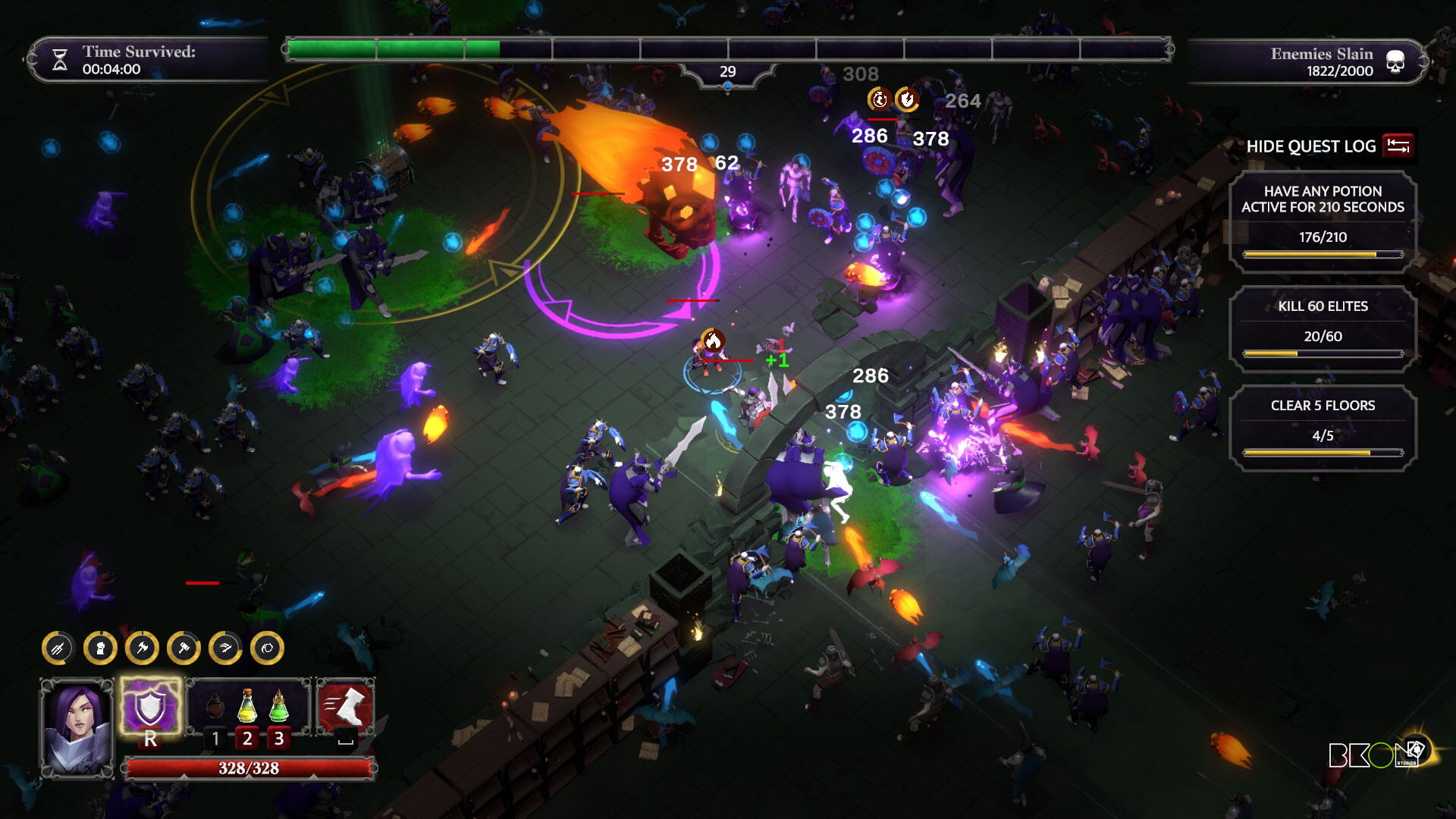1456x819 pixels.
Task: Trigger the boot dash ability
Action: point(346,707)
